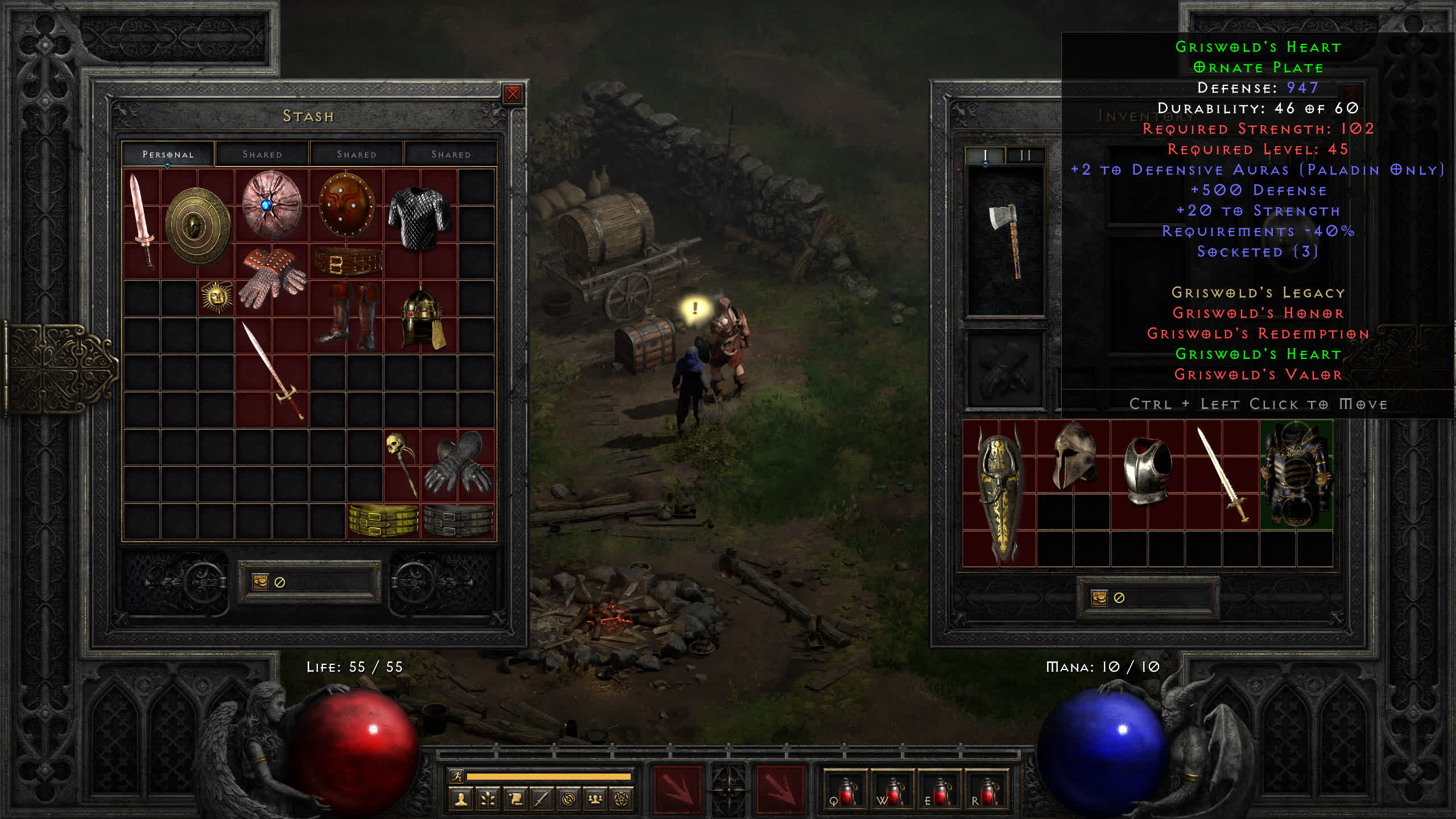Open the party screen icon

point(595,800)
